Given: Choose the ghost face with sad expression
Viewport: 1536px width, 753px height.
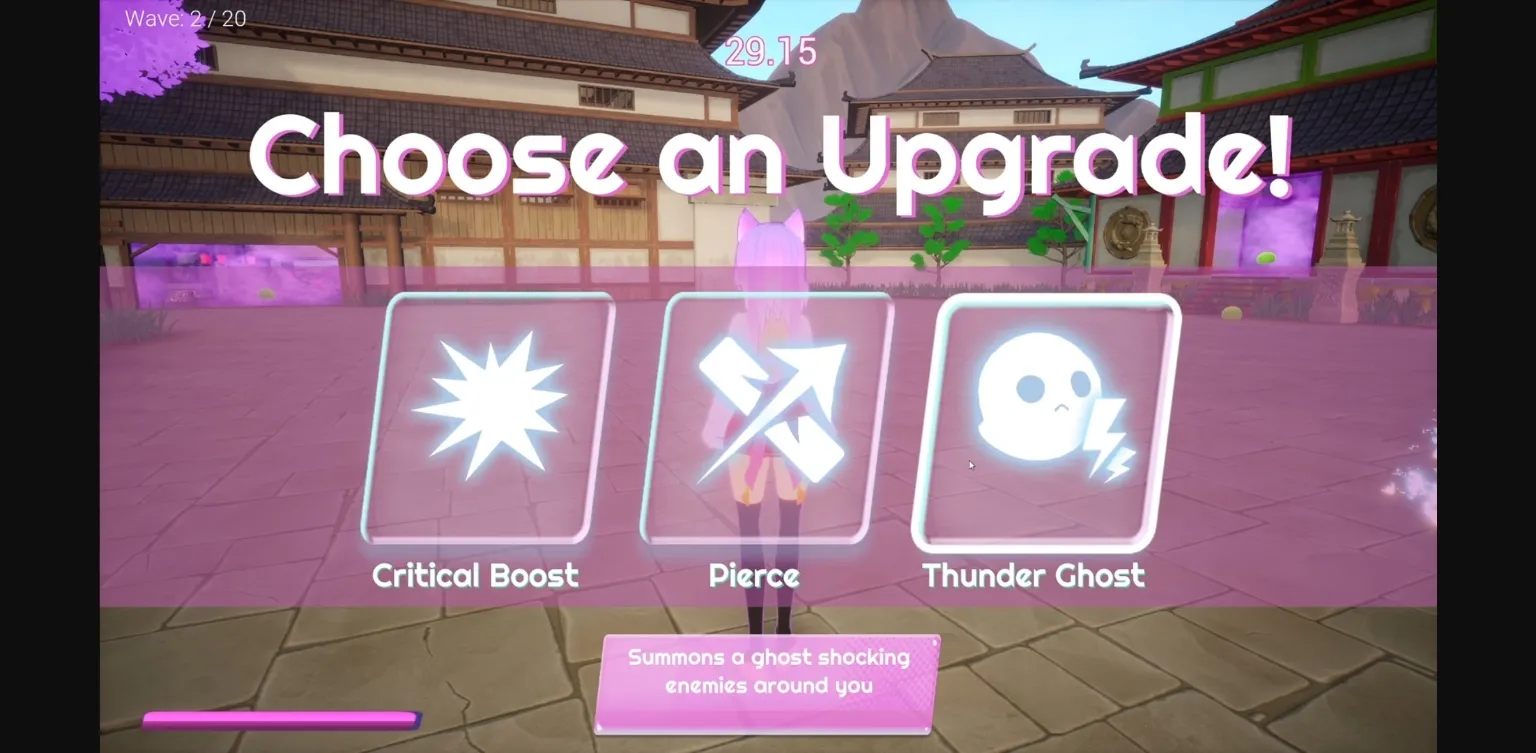Looking at the screenshot, I should coord(1040,395).
